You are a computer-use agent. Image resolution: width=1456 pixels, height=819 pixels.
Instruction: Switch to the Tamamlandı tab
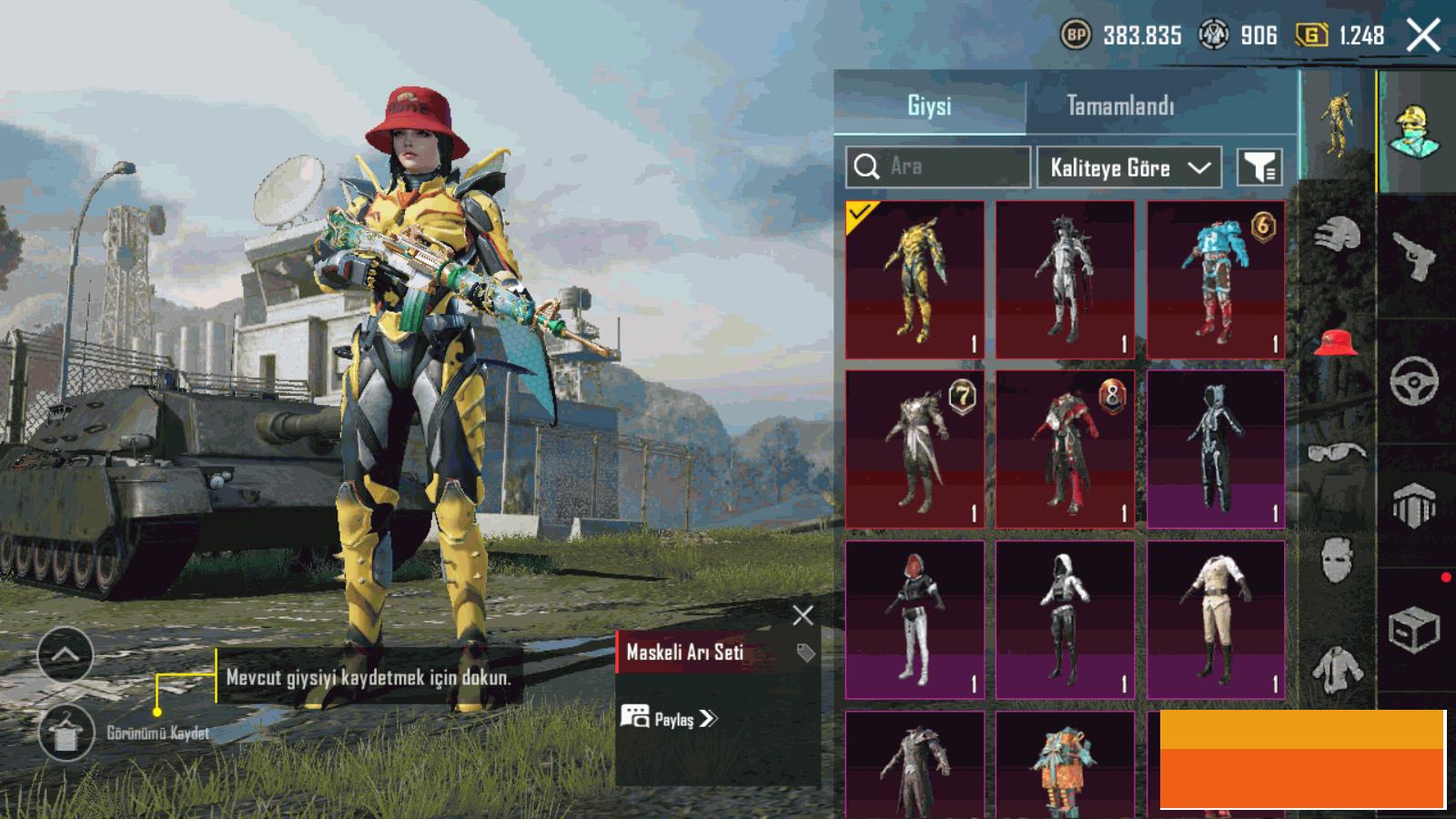point(1120,106)
